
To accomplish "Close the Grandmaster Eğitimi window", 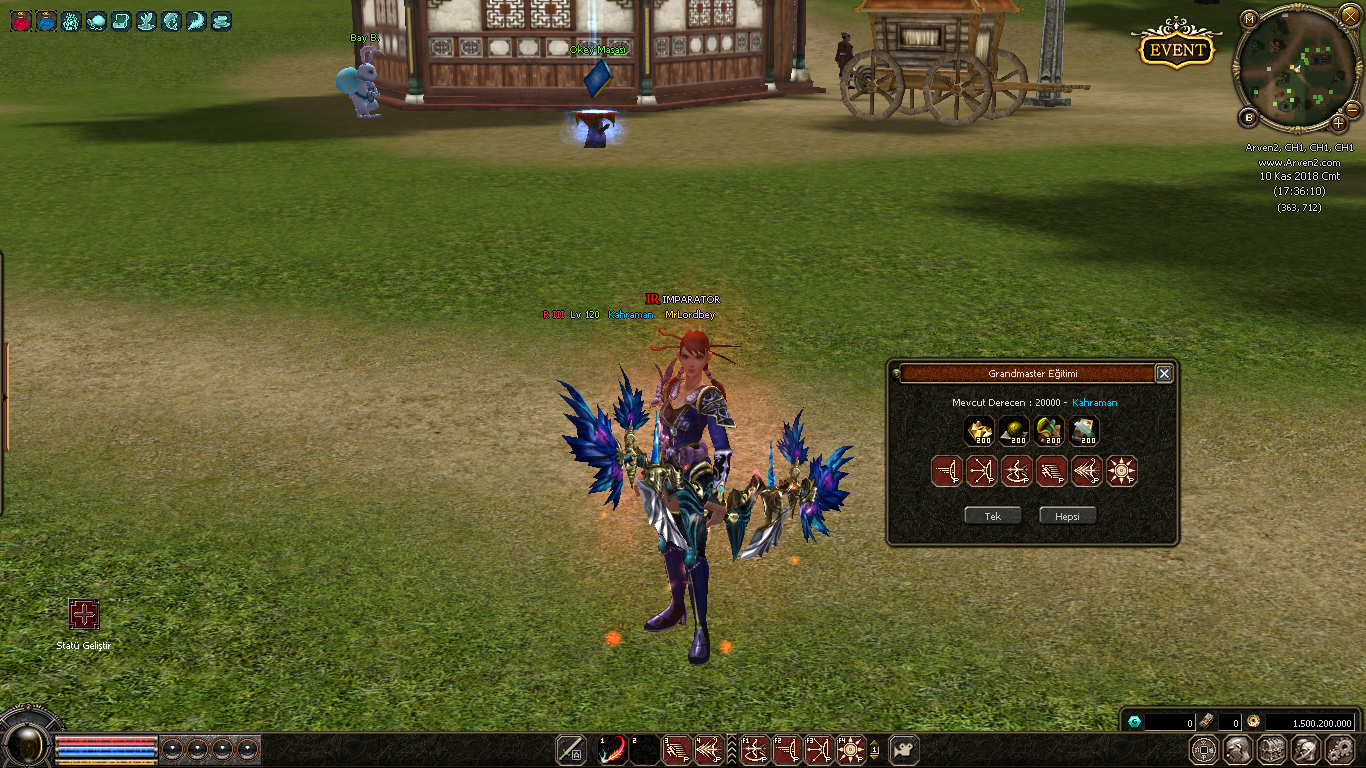I will tap(1164, 373).
